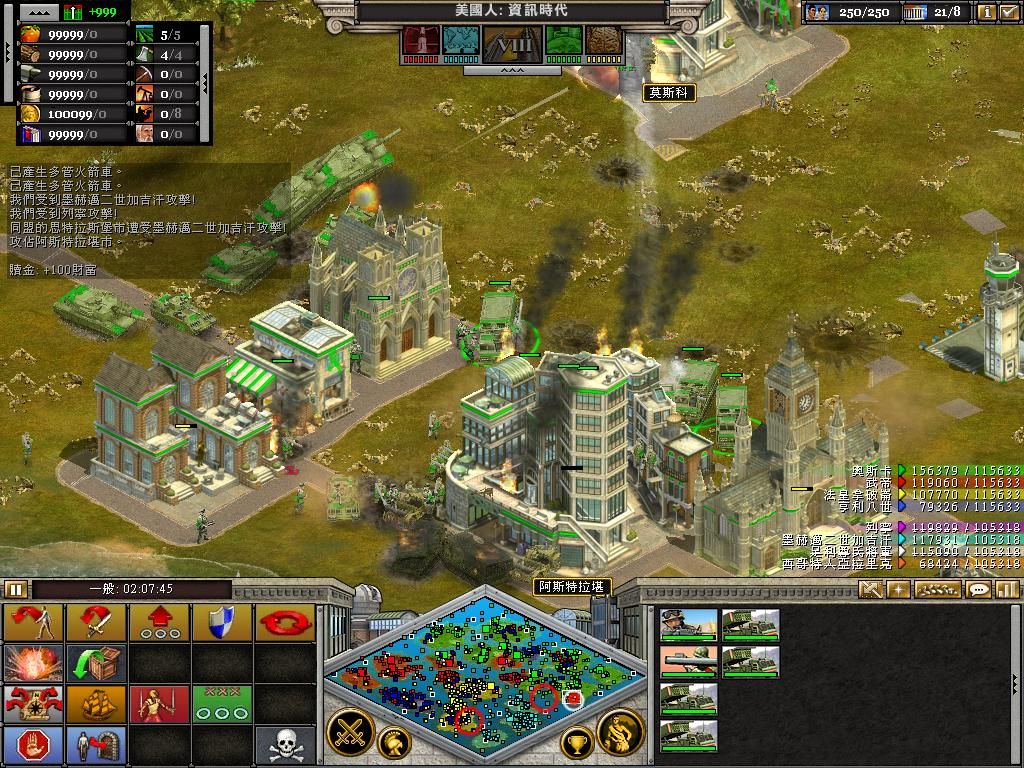1024x768 pixels.
Task: Trigger the explosion attack ability
Action: [34, 662]
